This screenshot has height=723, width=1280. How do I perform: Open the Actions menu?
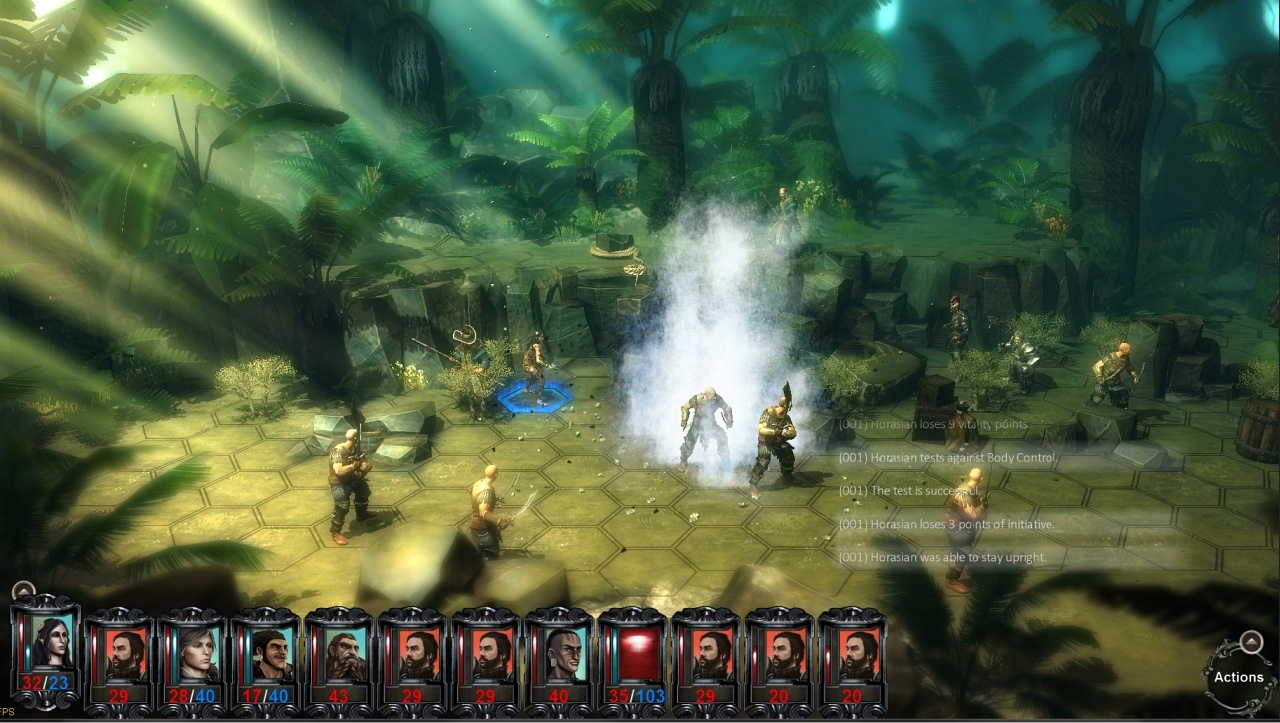[x=1238, y=676]
